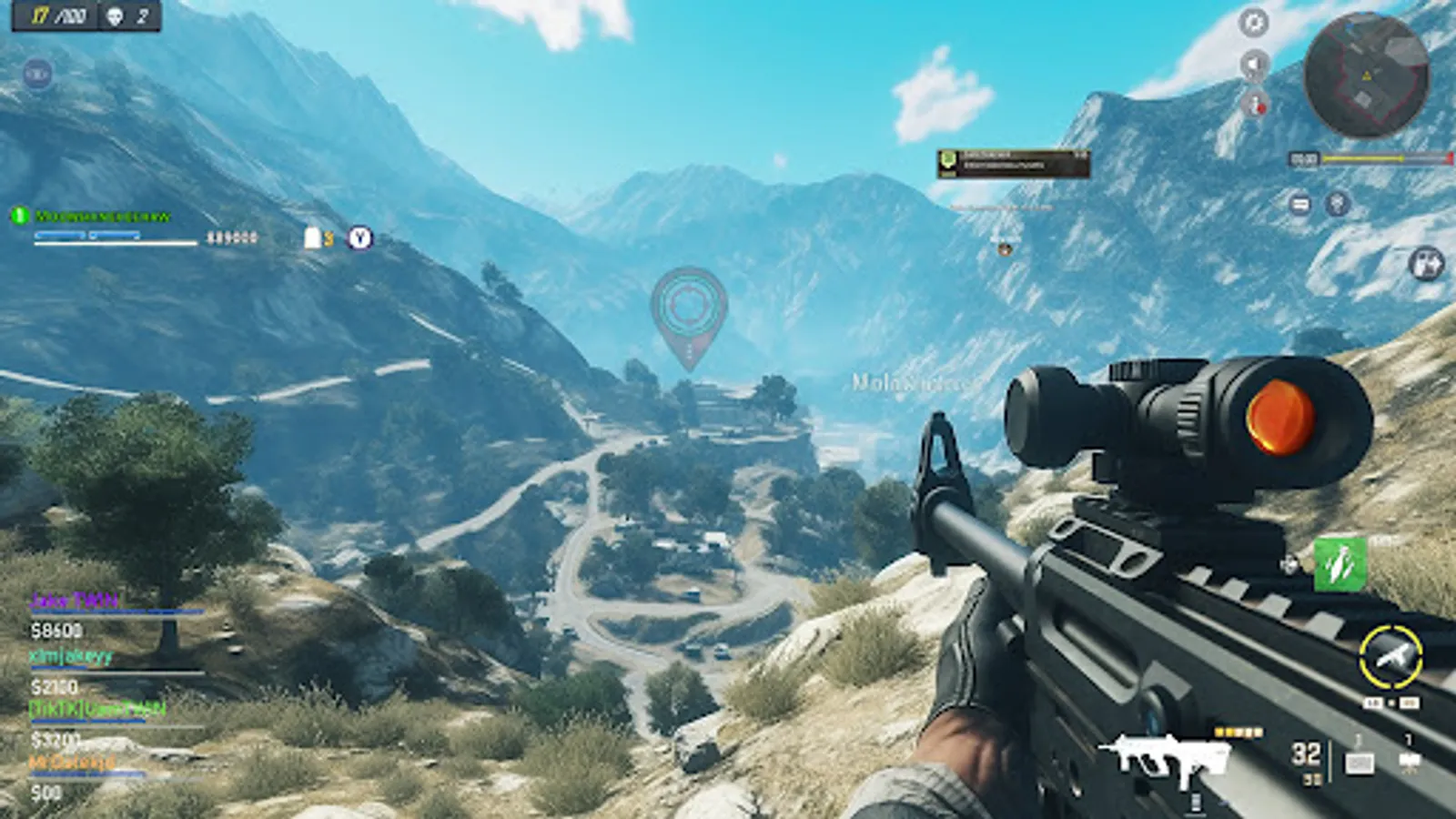Toggle the speaker sound icon
The image size is (1456, 819).
(x=1254, y=65)
